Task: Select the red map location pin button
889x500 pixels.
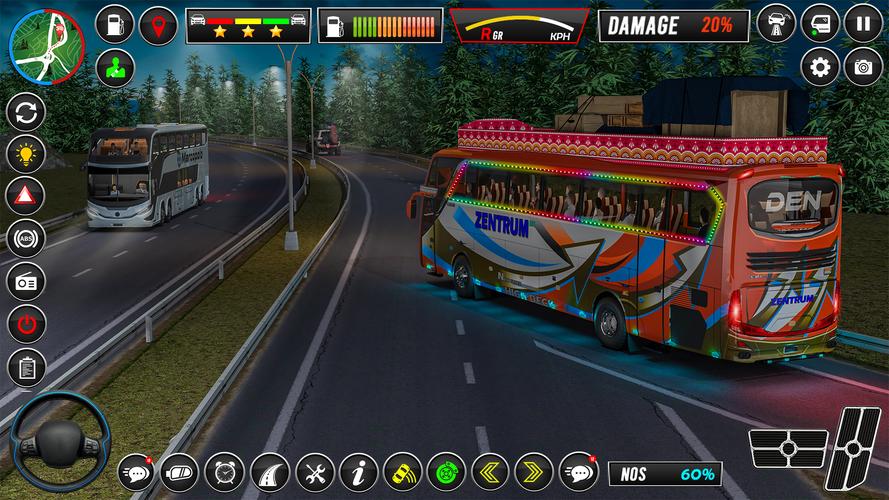Action: pyautogui.click(x=158, y=25)
